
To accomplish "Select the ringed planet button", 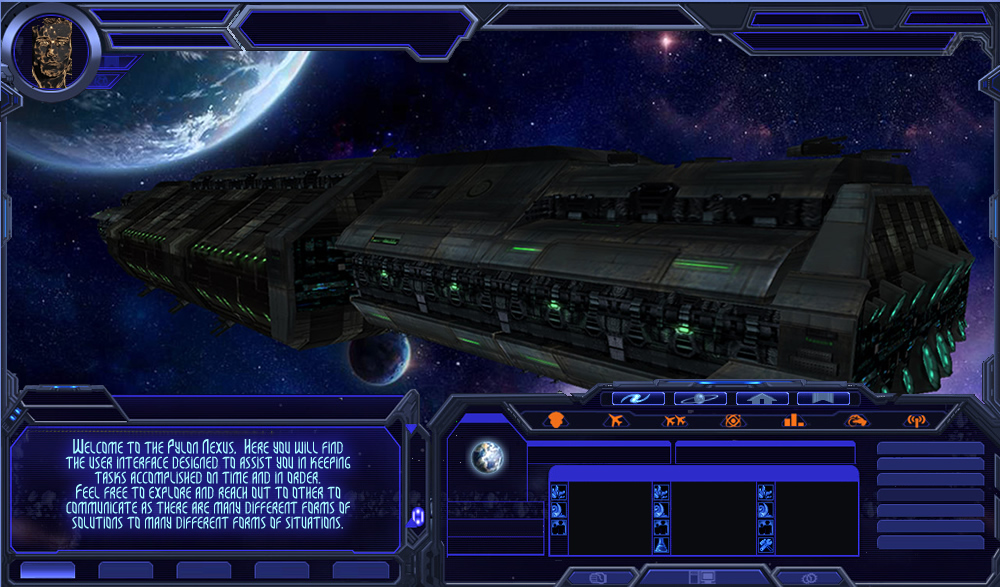I will pos(700,398).
